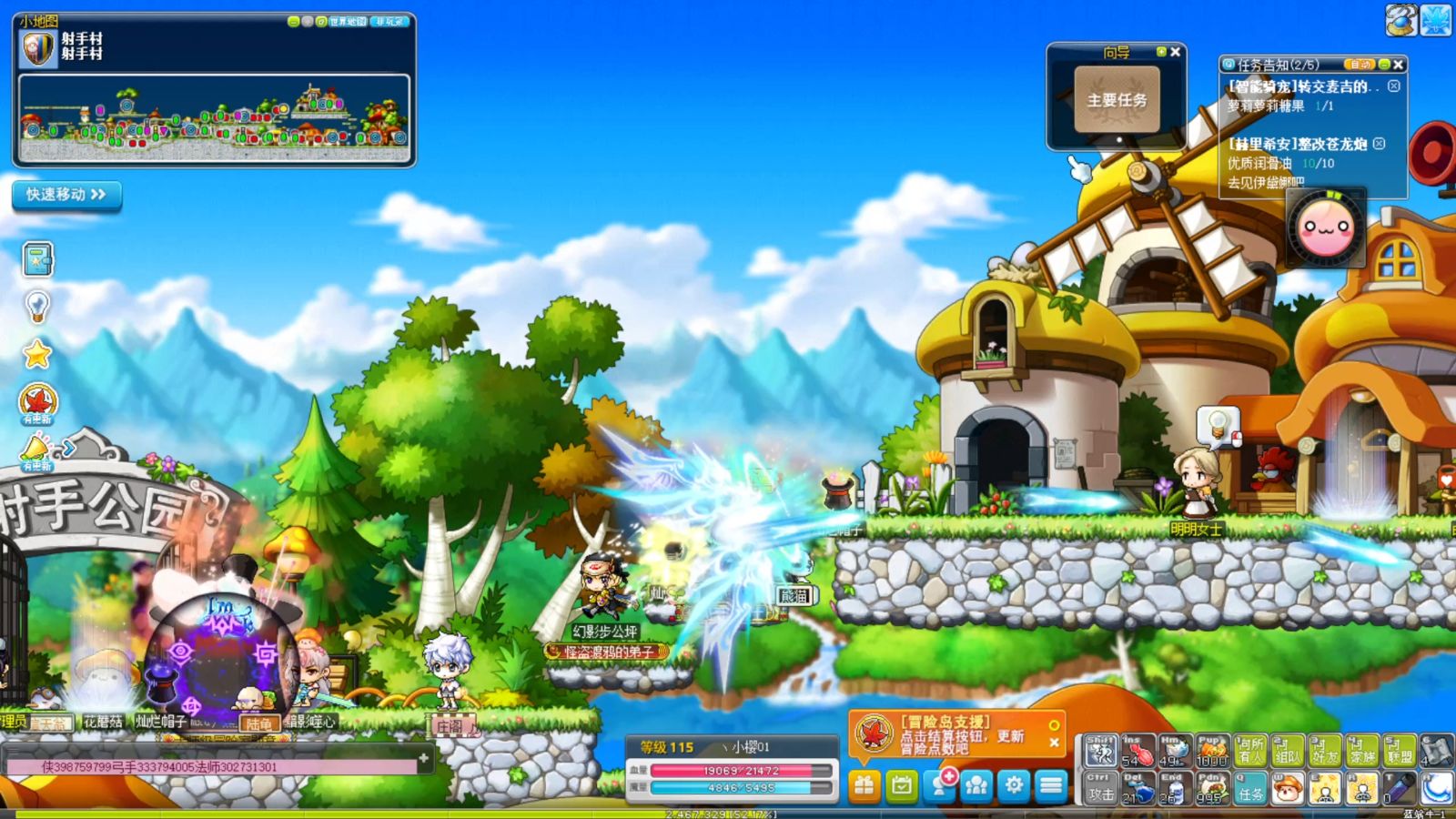Click the yellow star icon in the left sidebar
Screen dimensions: 1456x819
coord(37,354)
